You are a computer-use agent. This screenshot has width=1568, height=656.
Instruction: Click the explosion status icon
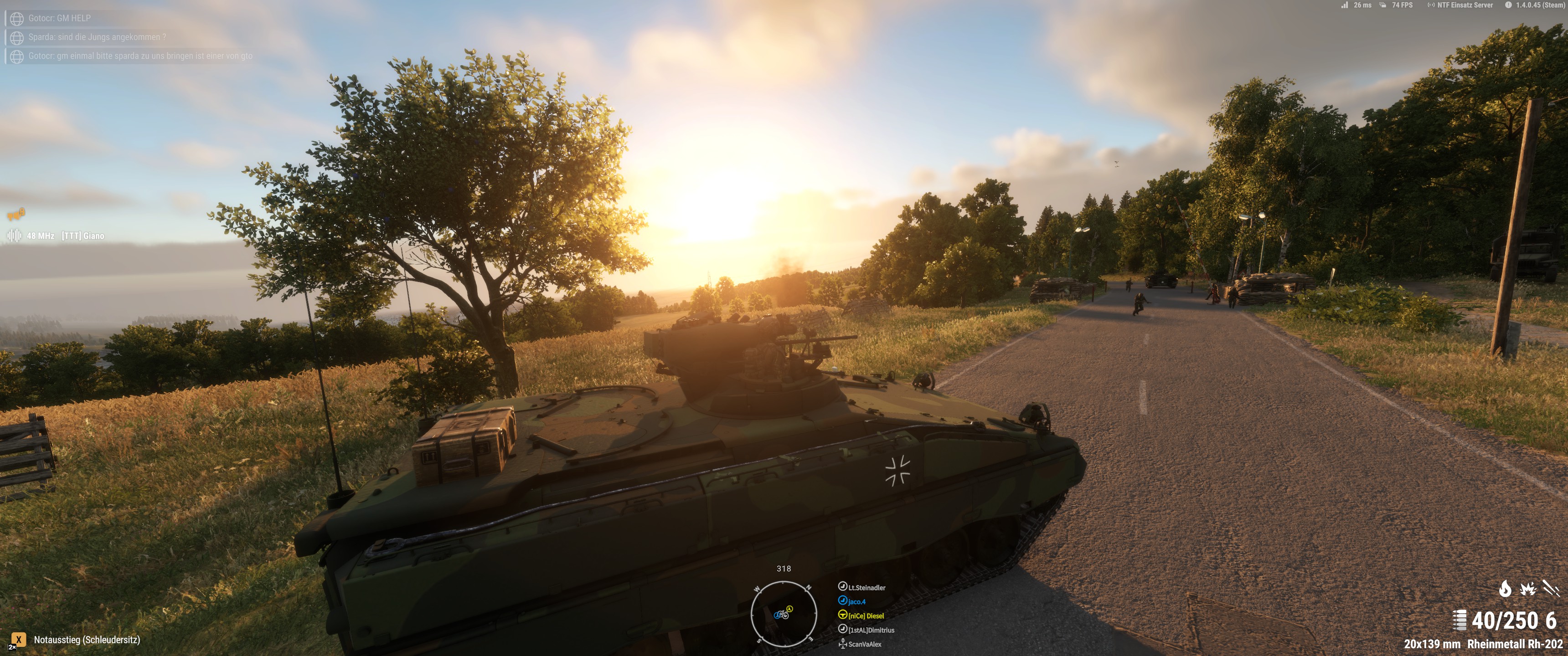1528,589
